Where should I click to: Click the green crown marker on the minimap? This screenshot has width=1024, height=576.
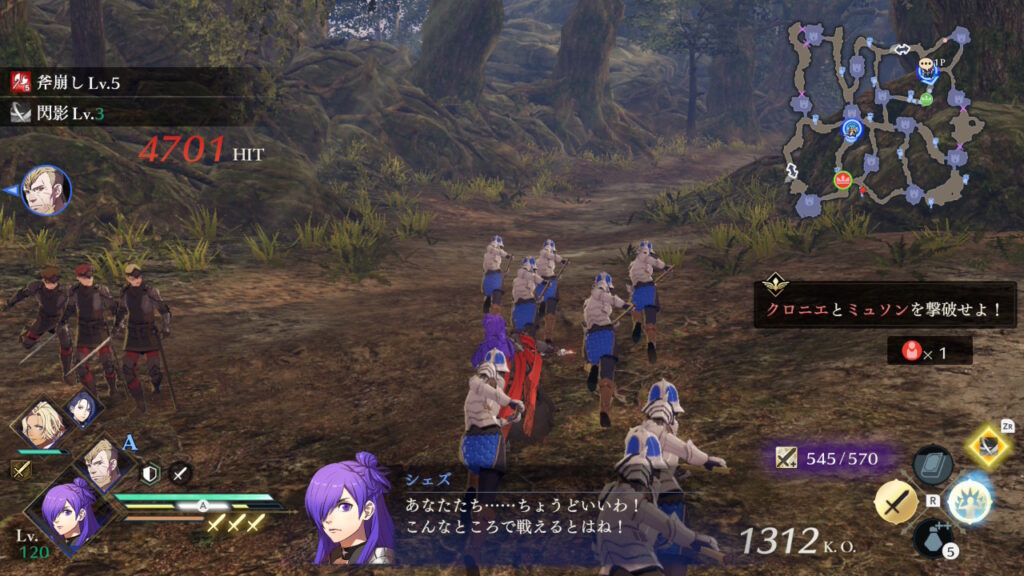pyautogui.click(x=926, y=98)
